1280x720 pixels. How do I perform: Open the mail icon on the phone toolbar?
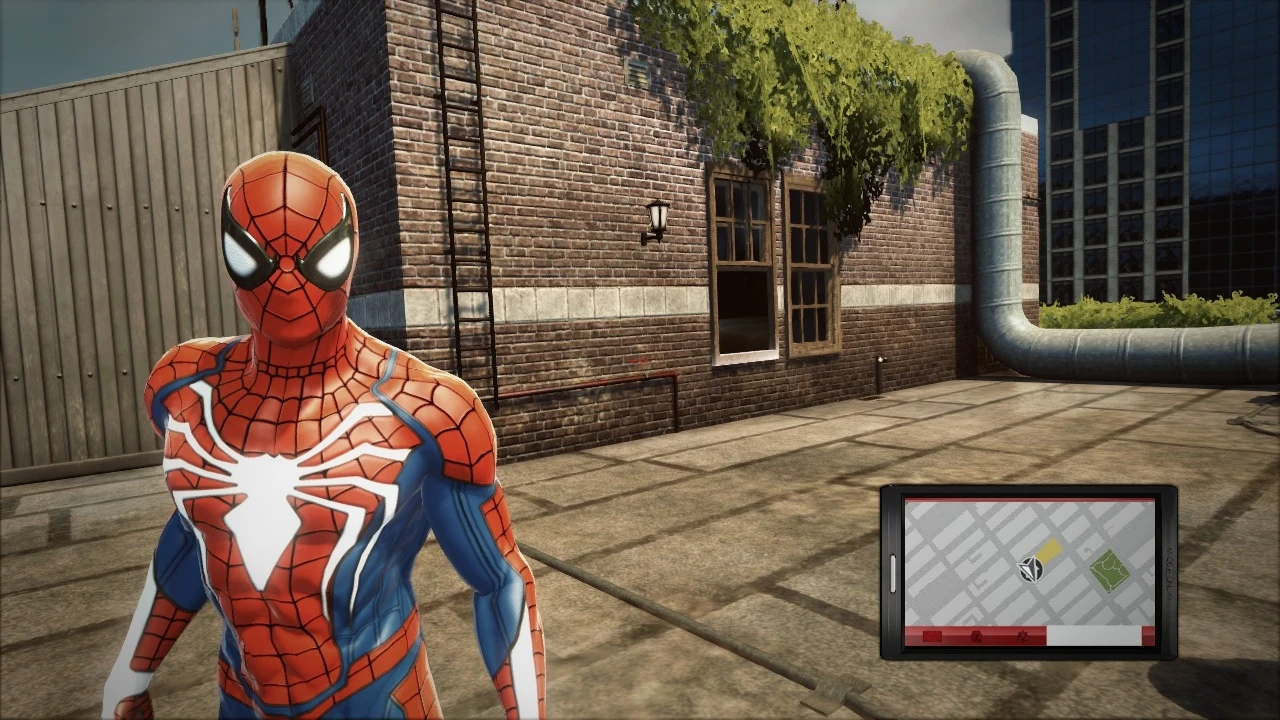point(932,636)
